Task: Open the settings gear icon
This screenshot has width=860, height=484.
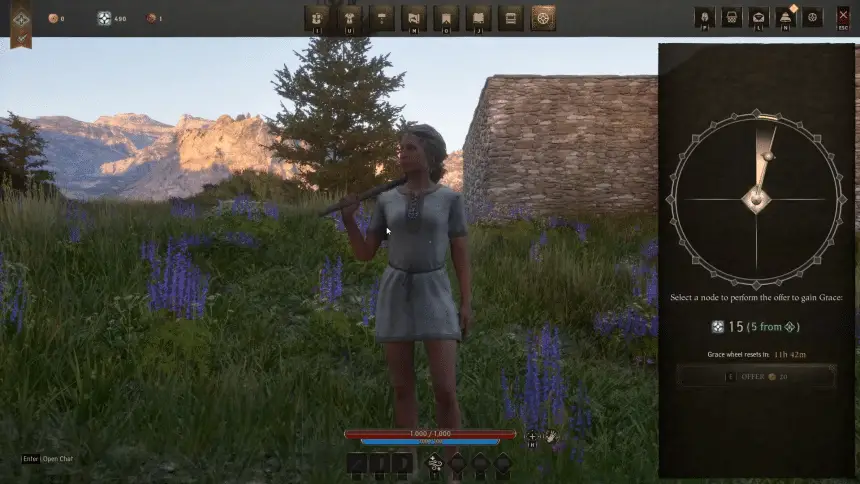Action: point(812,18)
